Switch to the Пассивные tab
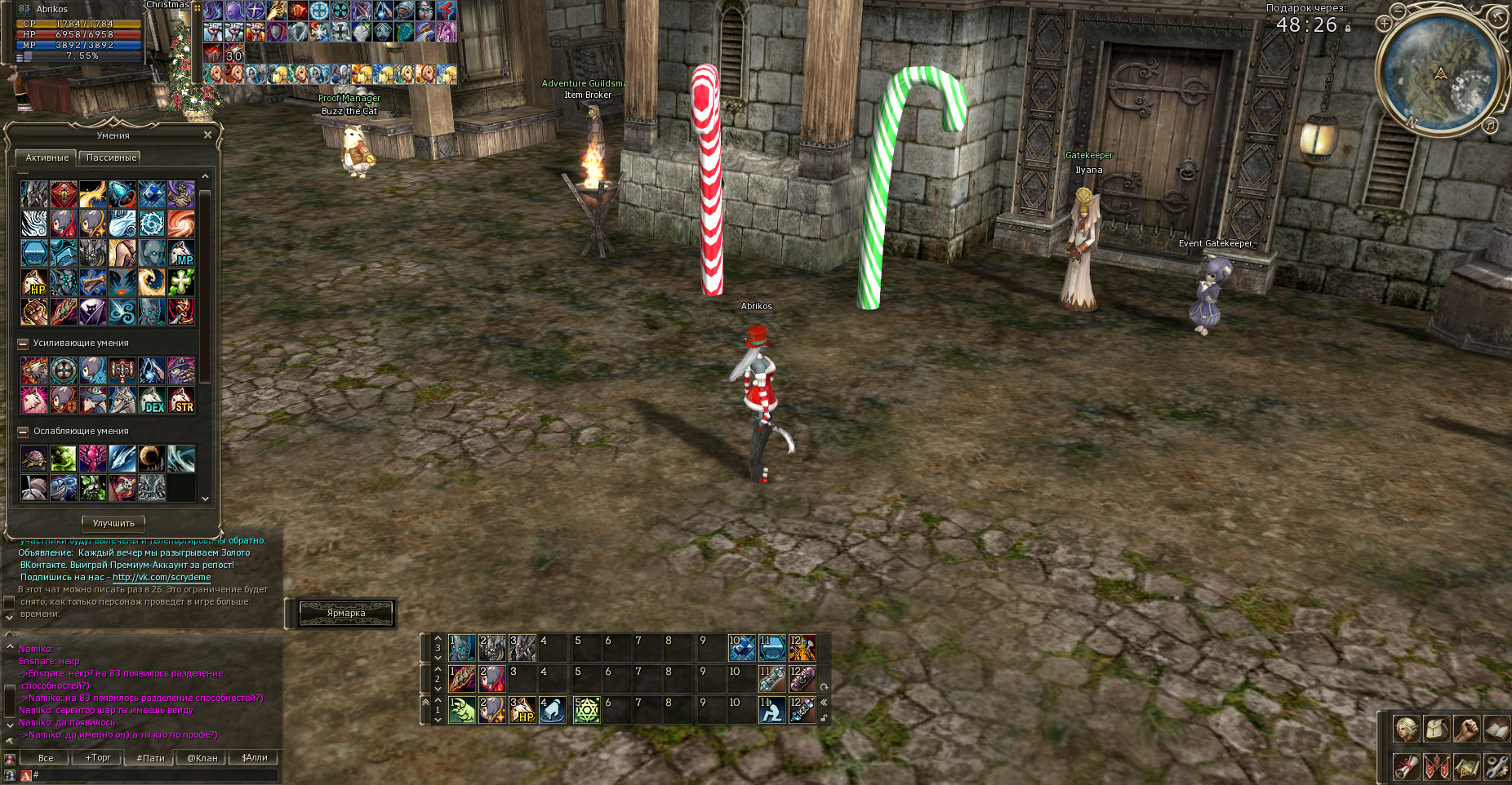Viewport: 1512px width, 785px height. (111, 157)
